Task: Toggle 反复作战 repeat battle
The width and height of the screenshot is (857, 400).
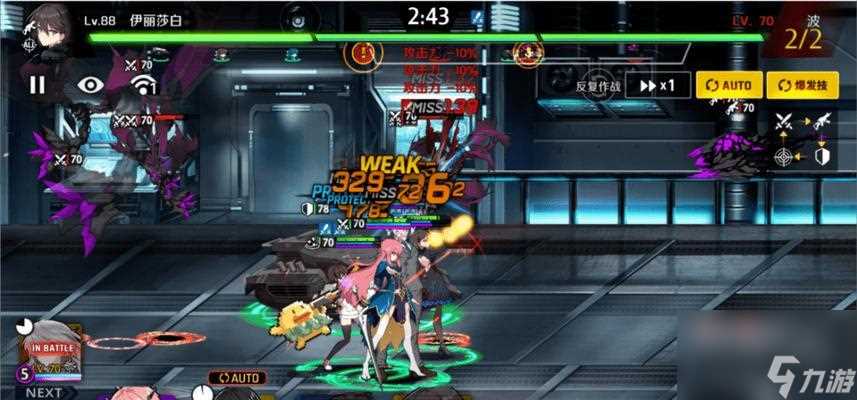Action: (x=598, y=86)
